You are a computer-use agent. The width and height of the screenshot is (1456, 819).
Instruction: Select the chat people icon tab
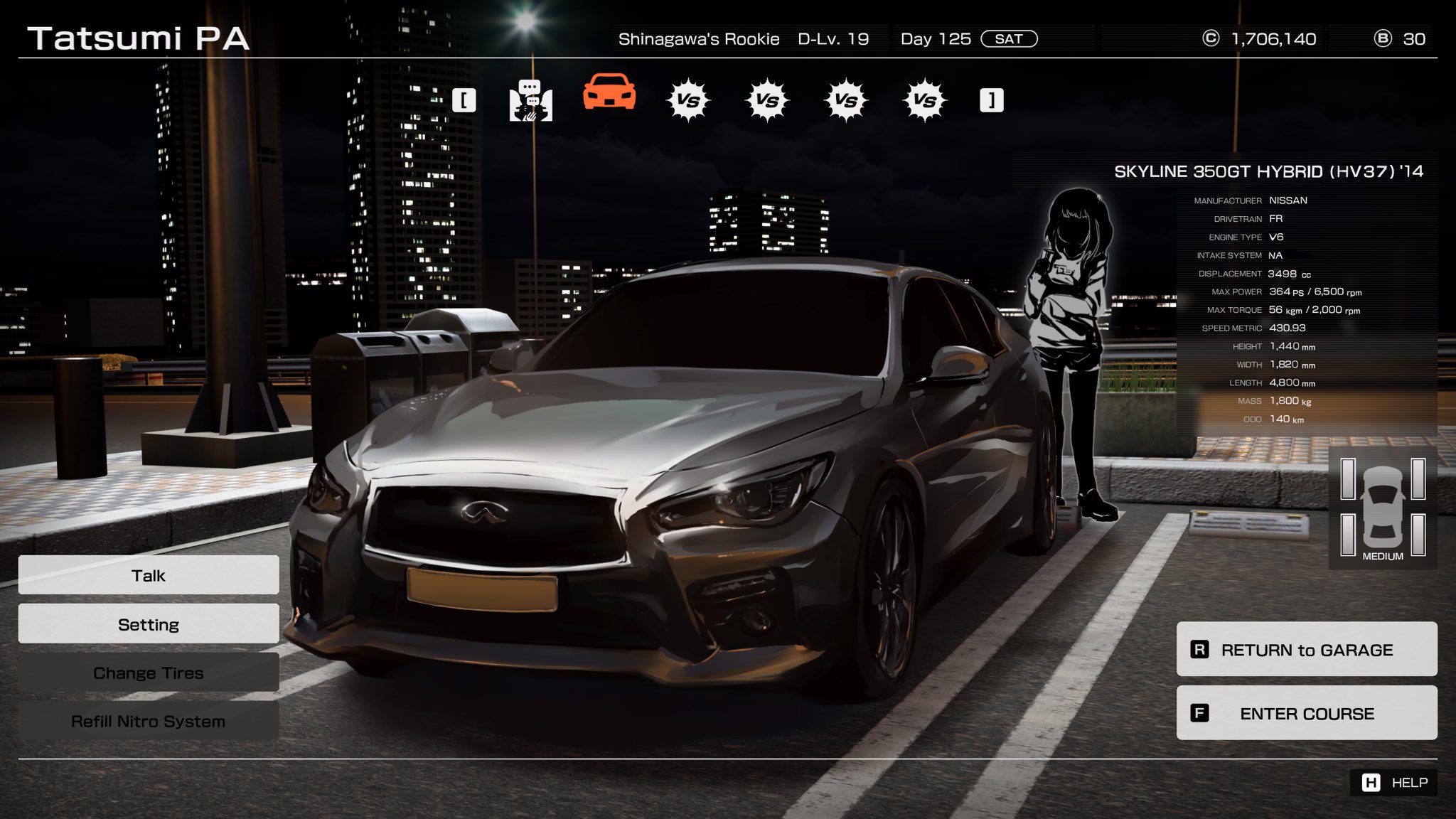pos(530,100)
